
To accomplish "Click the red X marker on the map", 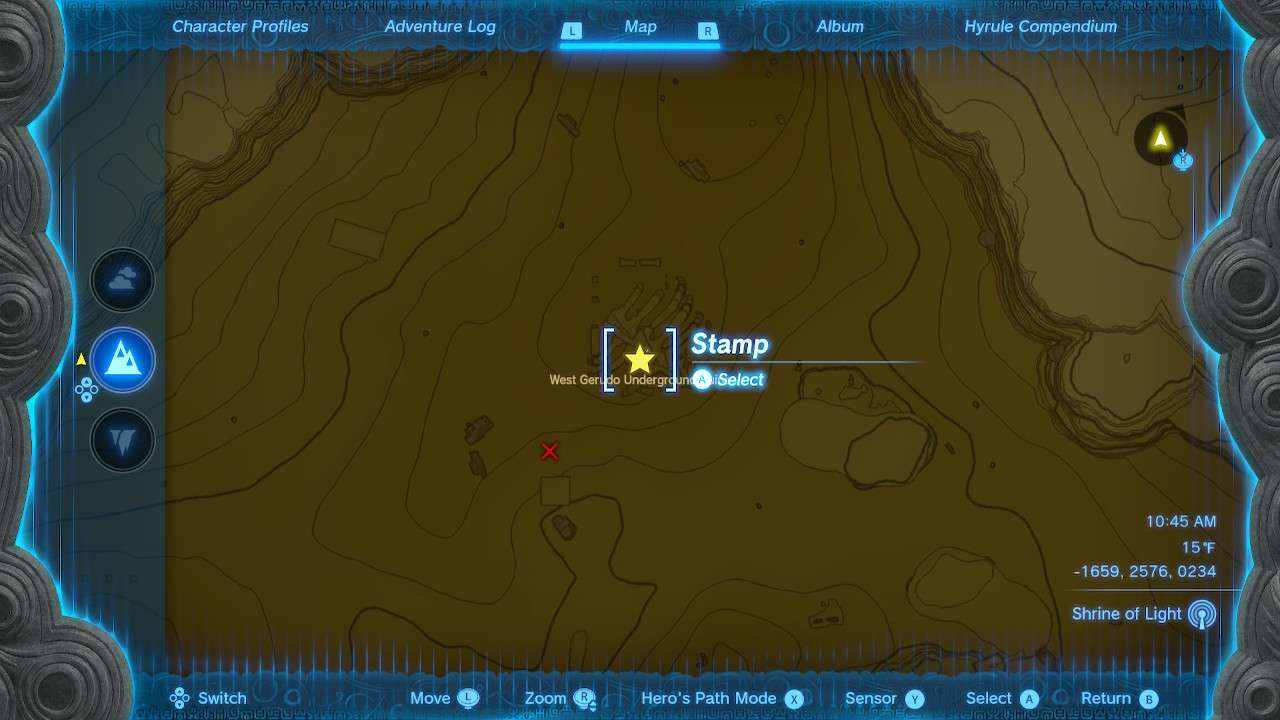I will click(x=549, y=451).
